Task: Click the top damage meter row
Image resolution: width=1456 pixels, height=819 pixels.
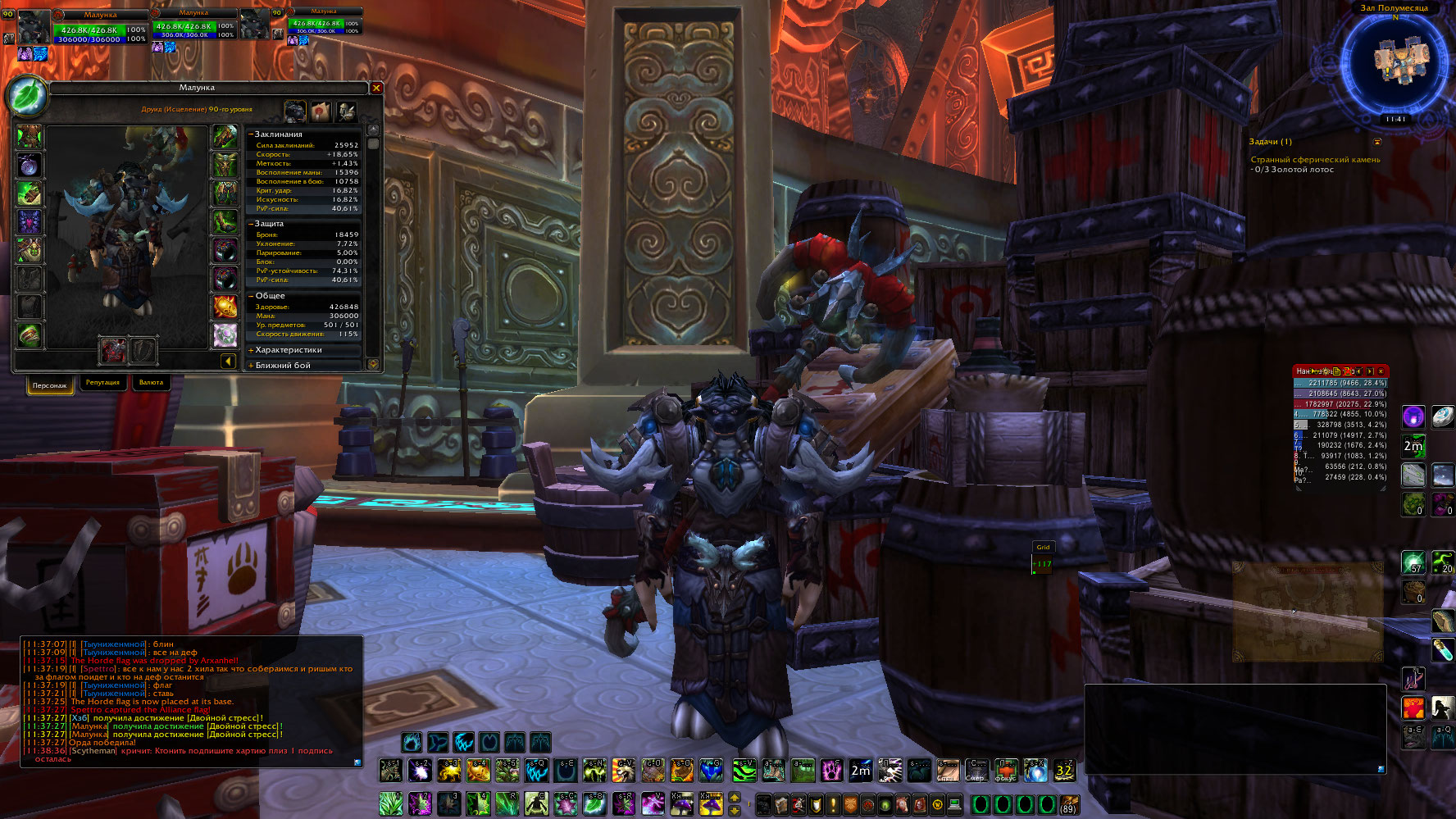Action: click(x=1340, y=383)
